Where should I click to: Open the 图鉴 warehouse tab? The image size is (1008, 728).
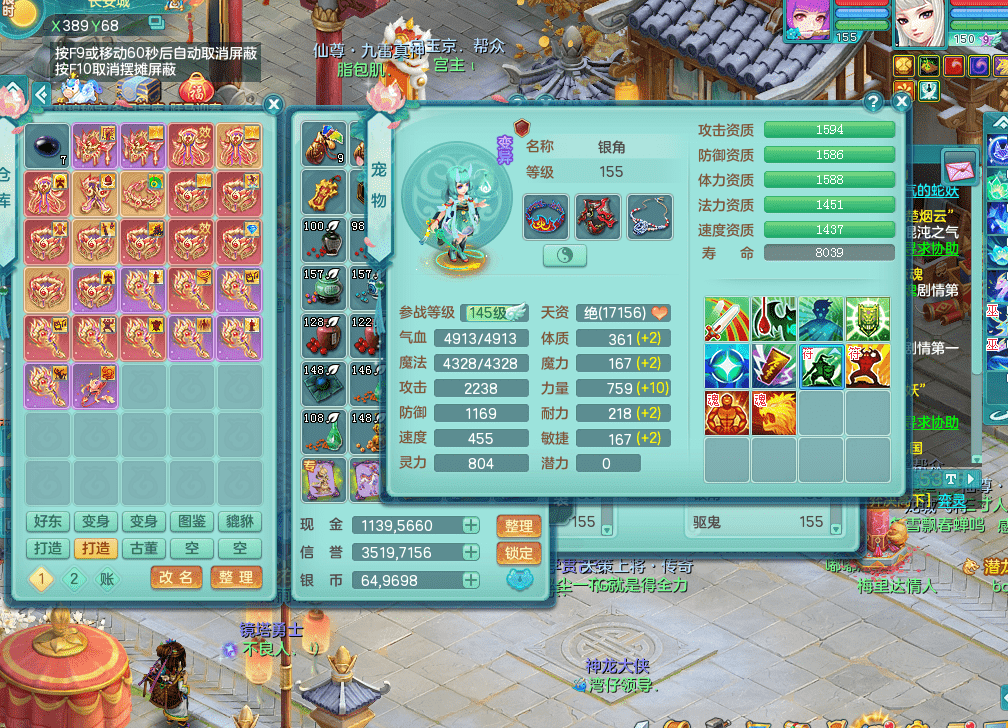(192, 521)
